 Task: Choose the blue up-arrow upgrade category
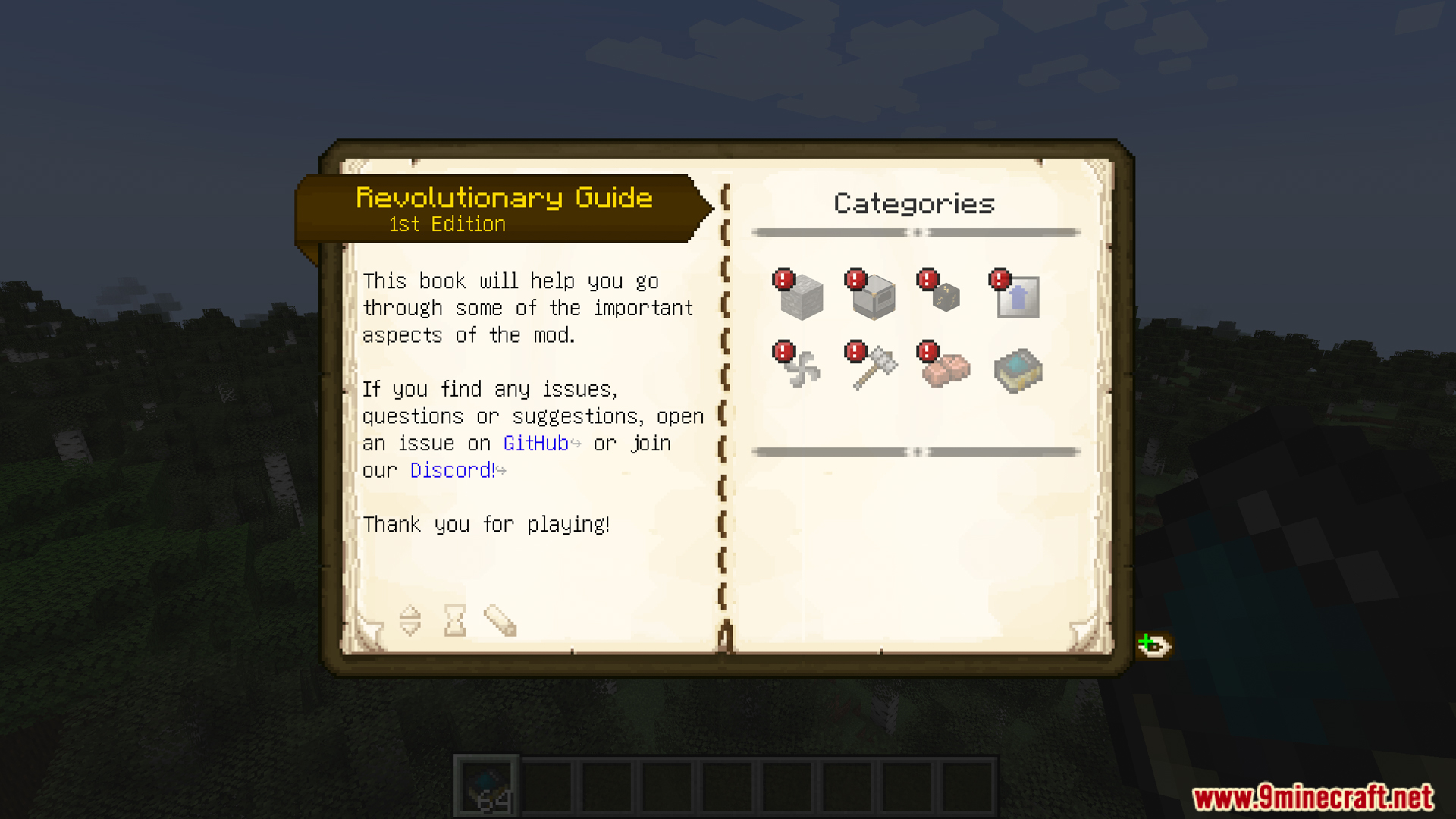pyautogui.click(x=1017, y=297)
